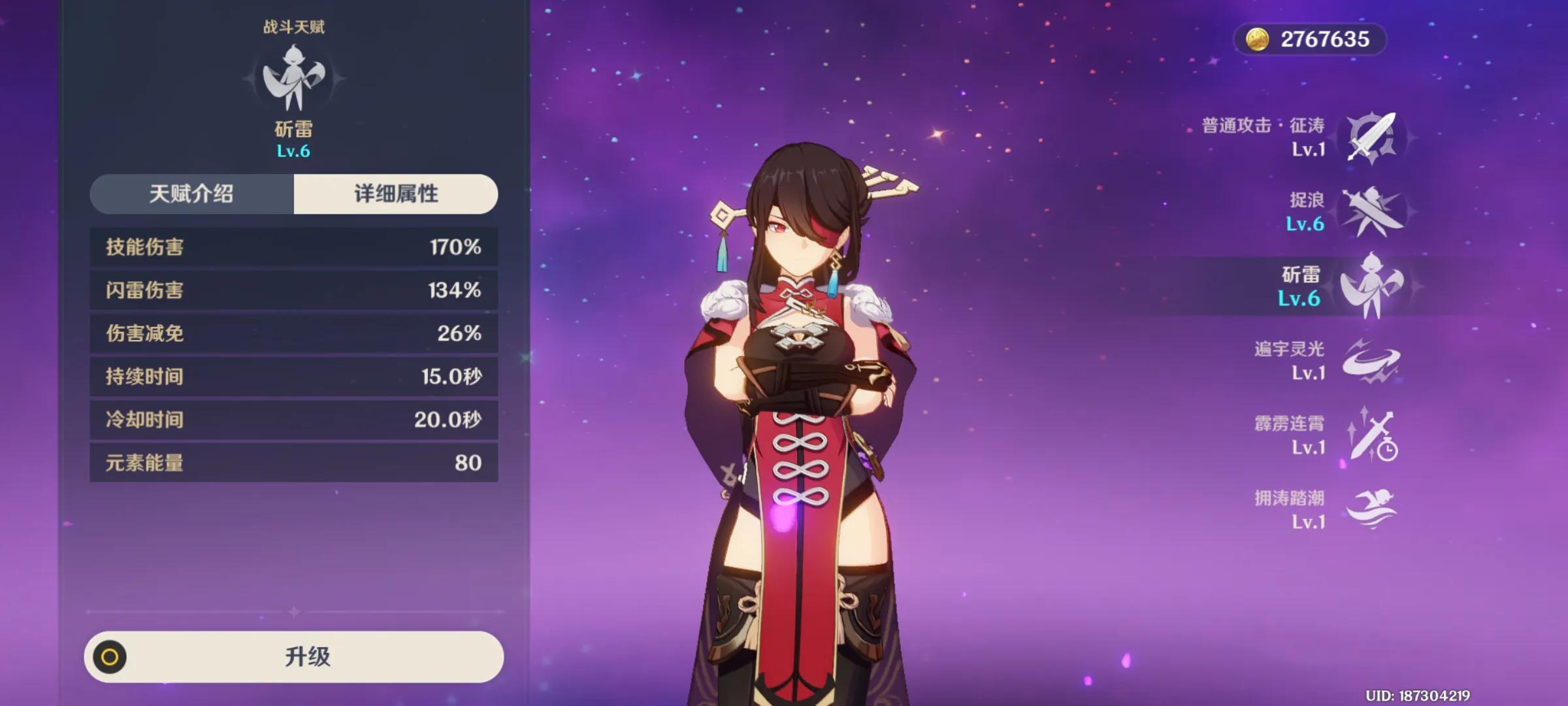Viewport: 1568px width, 706px height.
Task: Show the 拥涛踏潮 passive talent
Action: (x=1371, y=510)
